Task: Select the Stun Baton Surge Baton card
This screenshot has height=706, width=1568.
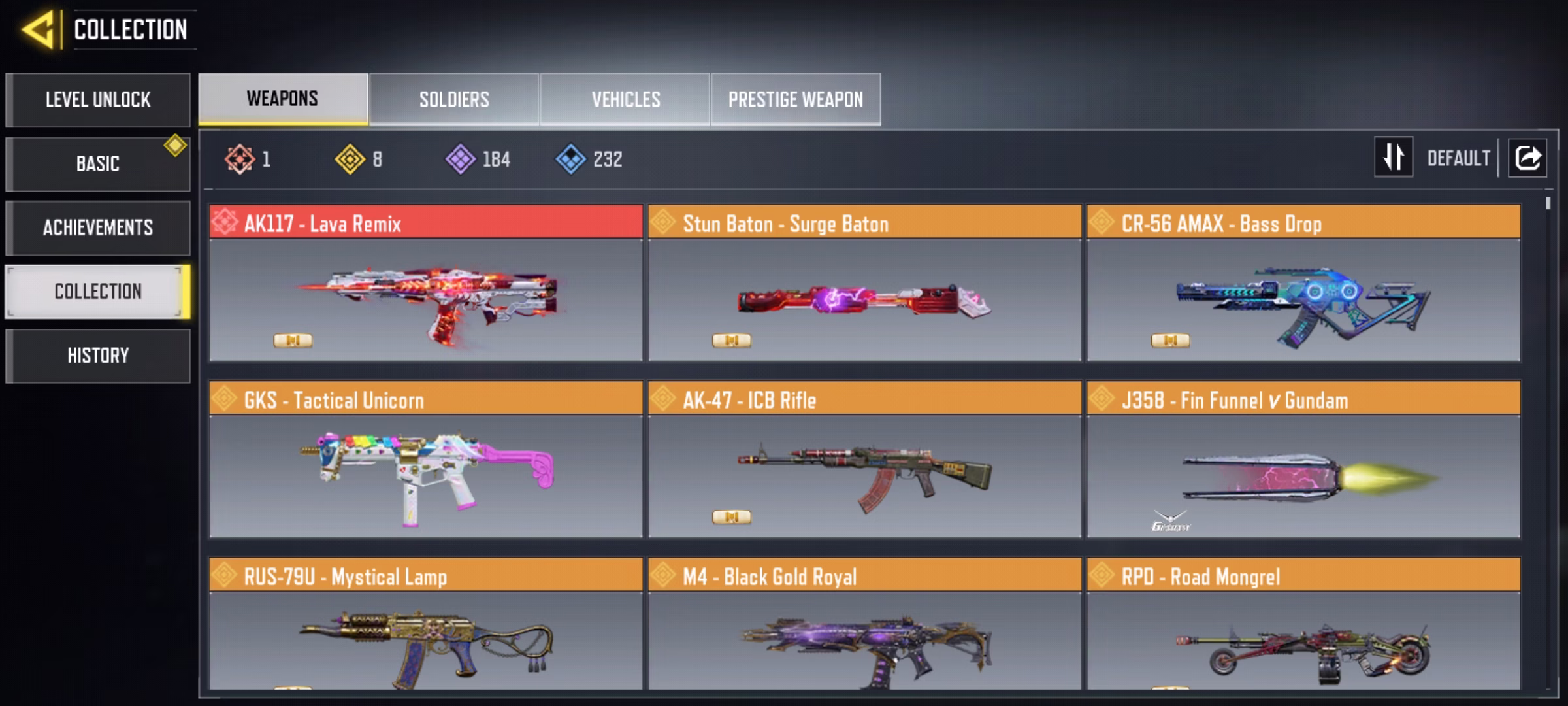Action: click(864, 284)
